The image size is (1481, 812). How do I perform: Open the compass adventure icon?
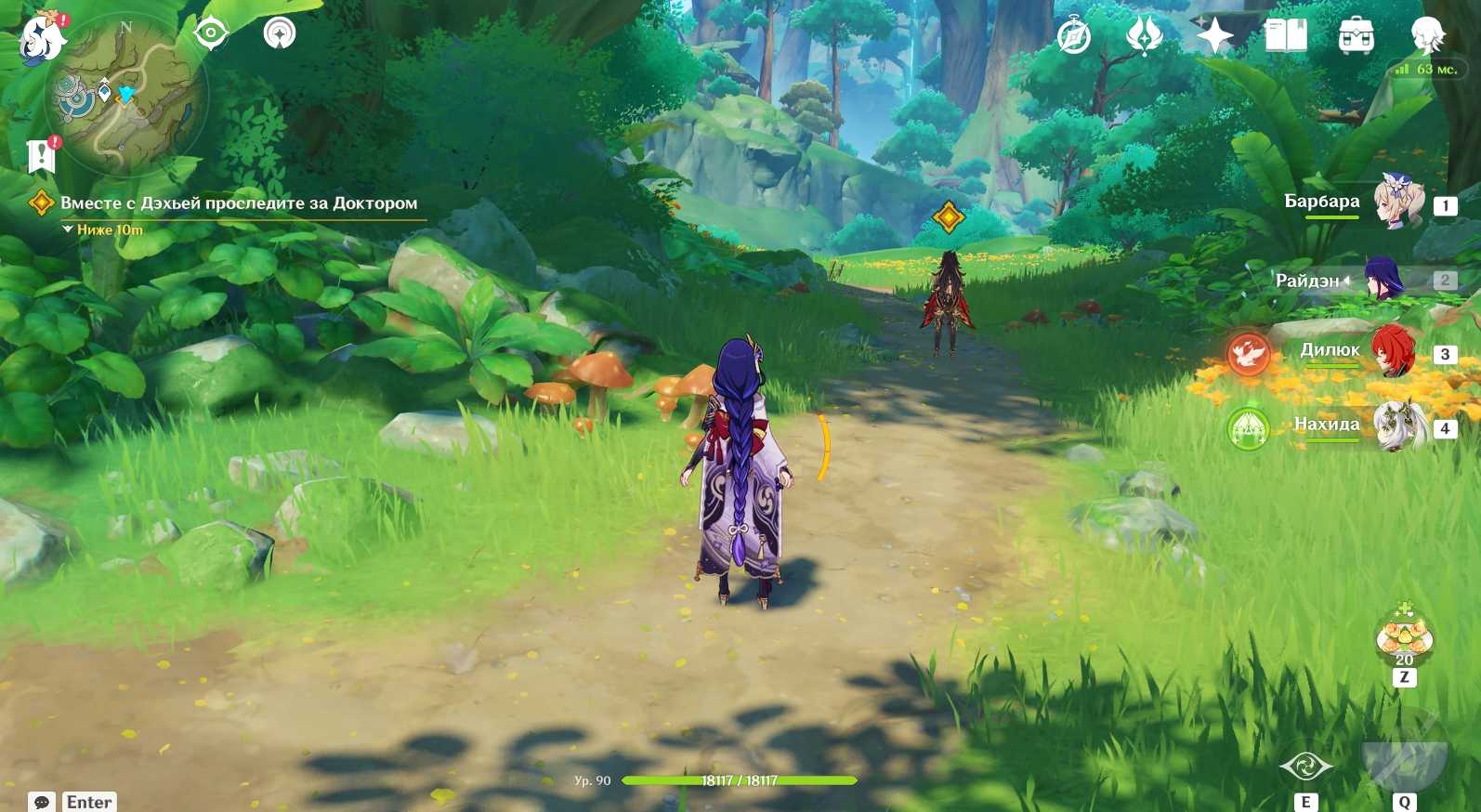coord(1074,37)
